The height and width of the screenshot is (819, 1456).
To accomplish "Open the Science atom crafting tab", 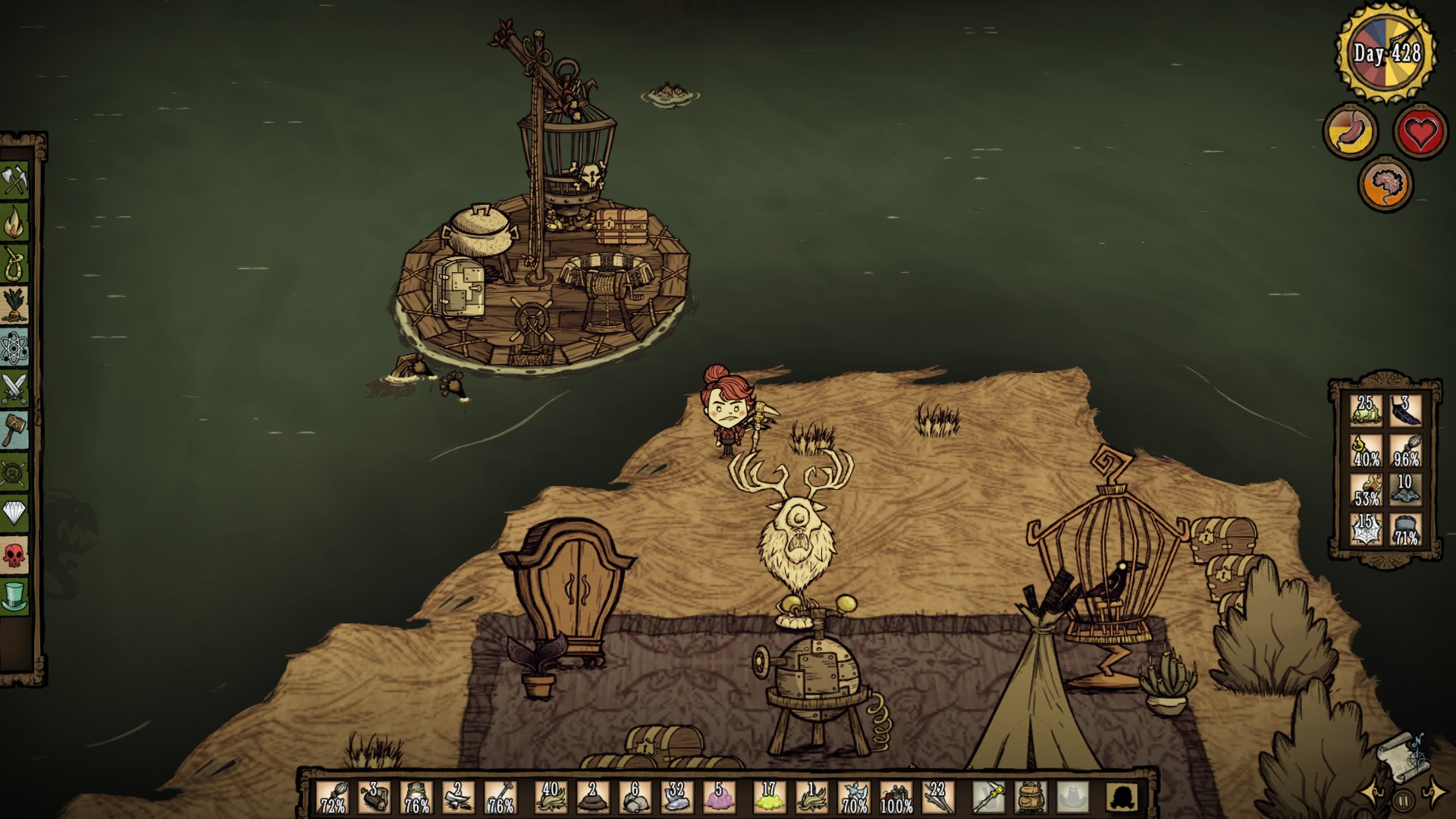I will tap(14, 348).
